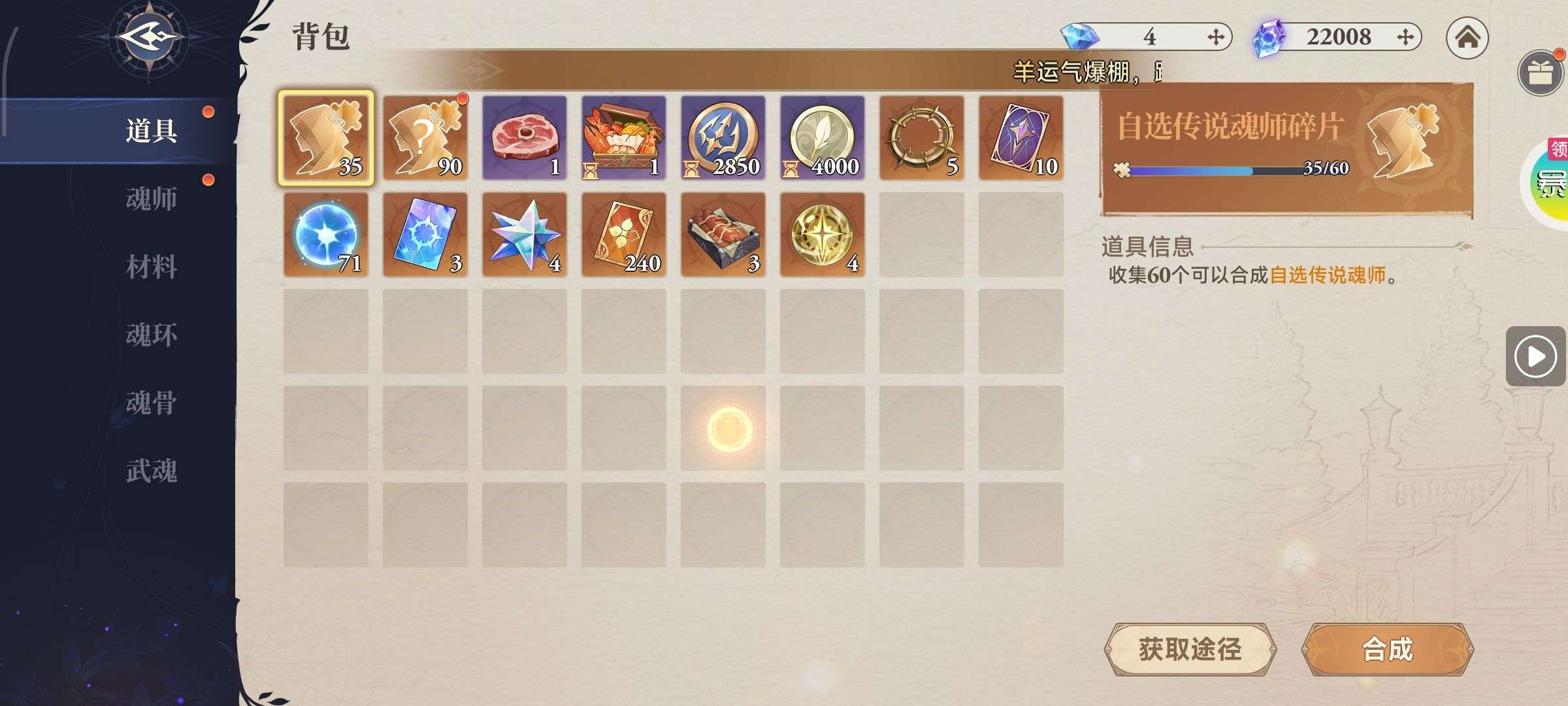Screen dimensions: 1568x706
Task: Return to the home screen
Action: click(1467, 38)
